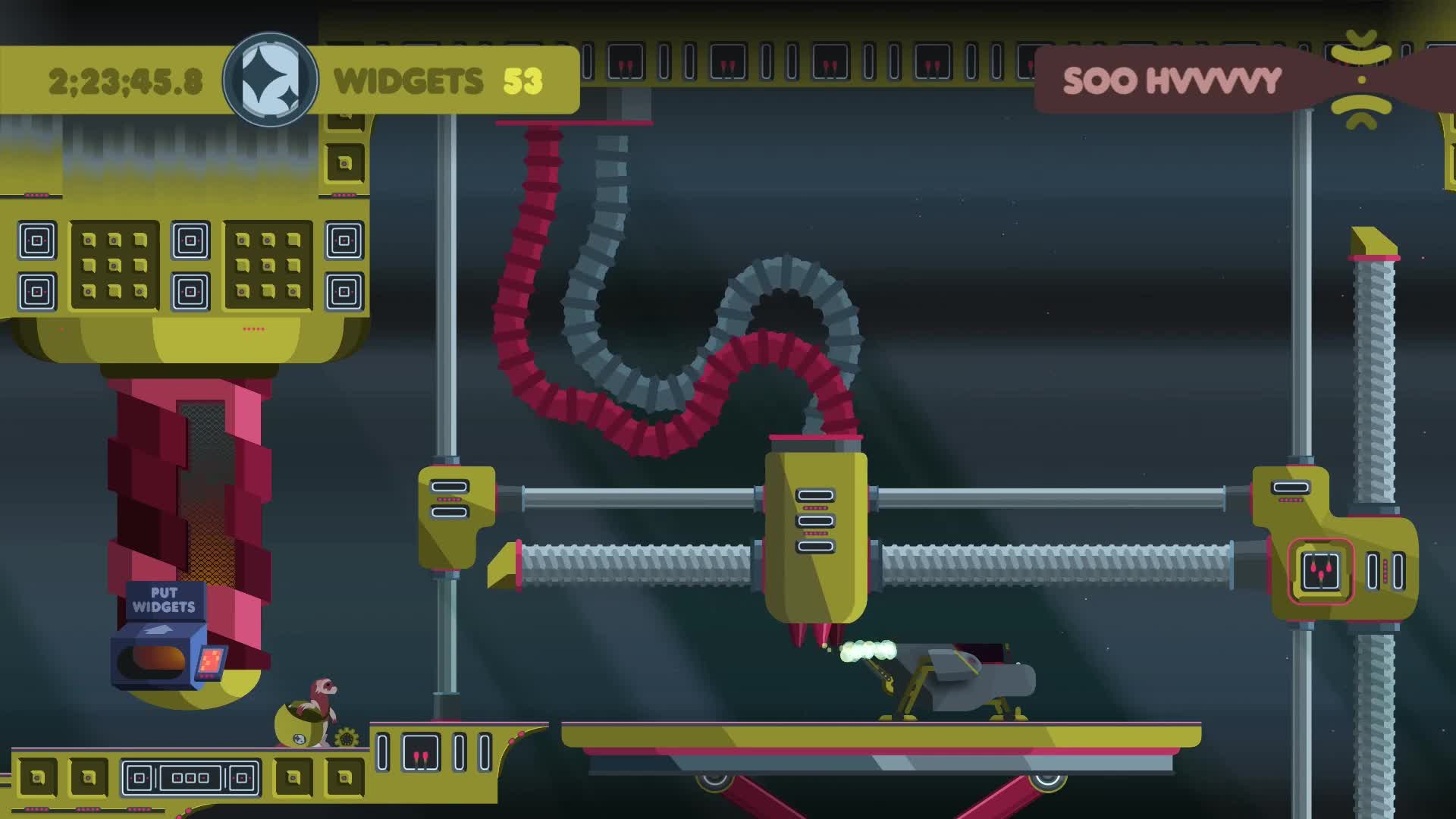Select the gear cog beside the character
This screenshot has width=1456, height=819.
(346, 738)
